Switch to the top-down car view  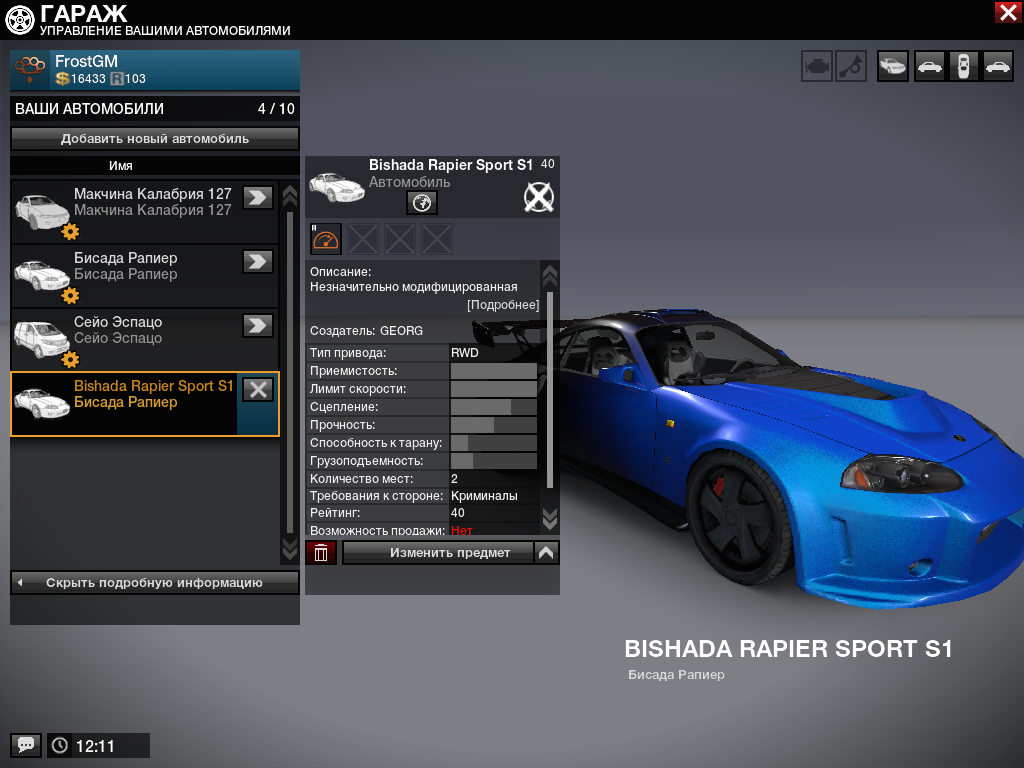coord(963,66)
